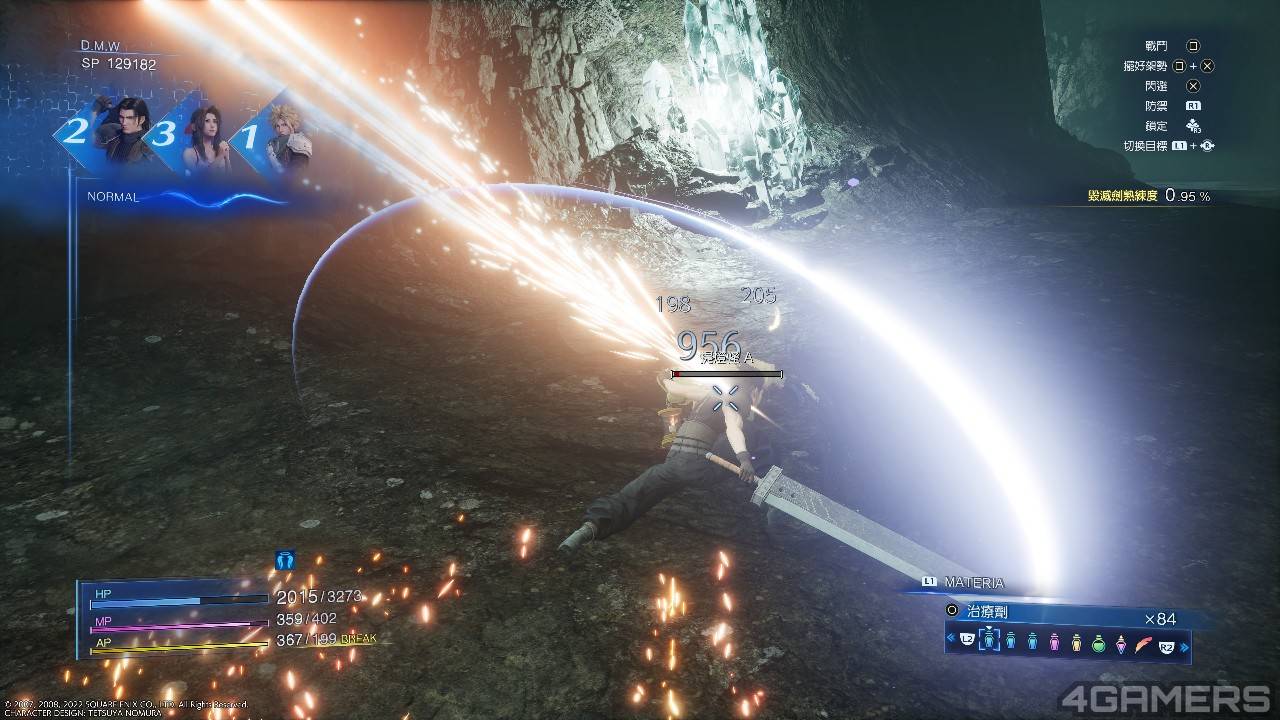This screenshot has width=1280, height=720.
Task: Click the blue status buff icon
Action: (x=284, y=561)
